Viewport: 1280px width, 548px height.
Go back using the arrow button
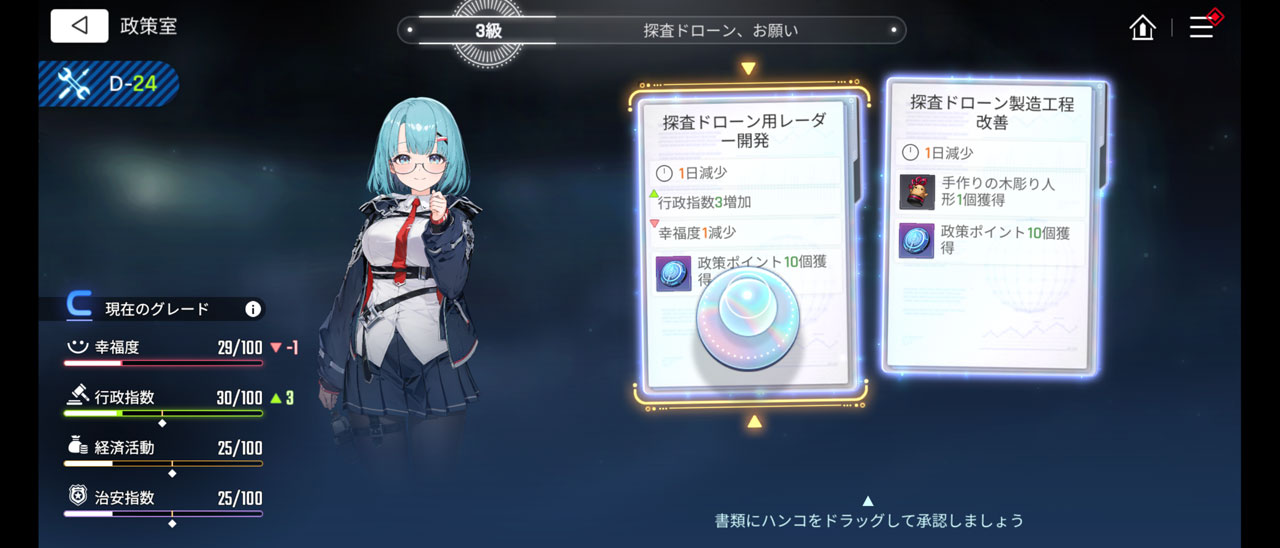pos(79,26)
